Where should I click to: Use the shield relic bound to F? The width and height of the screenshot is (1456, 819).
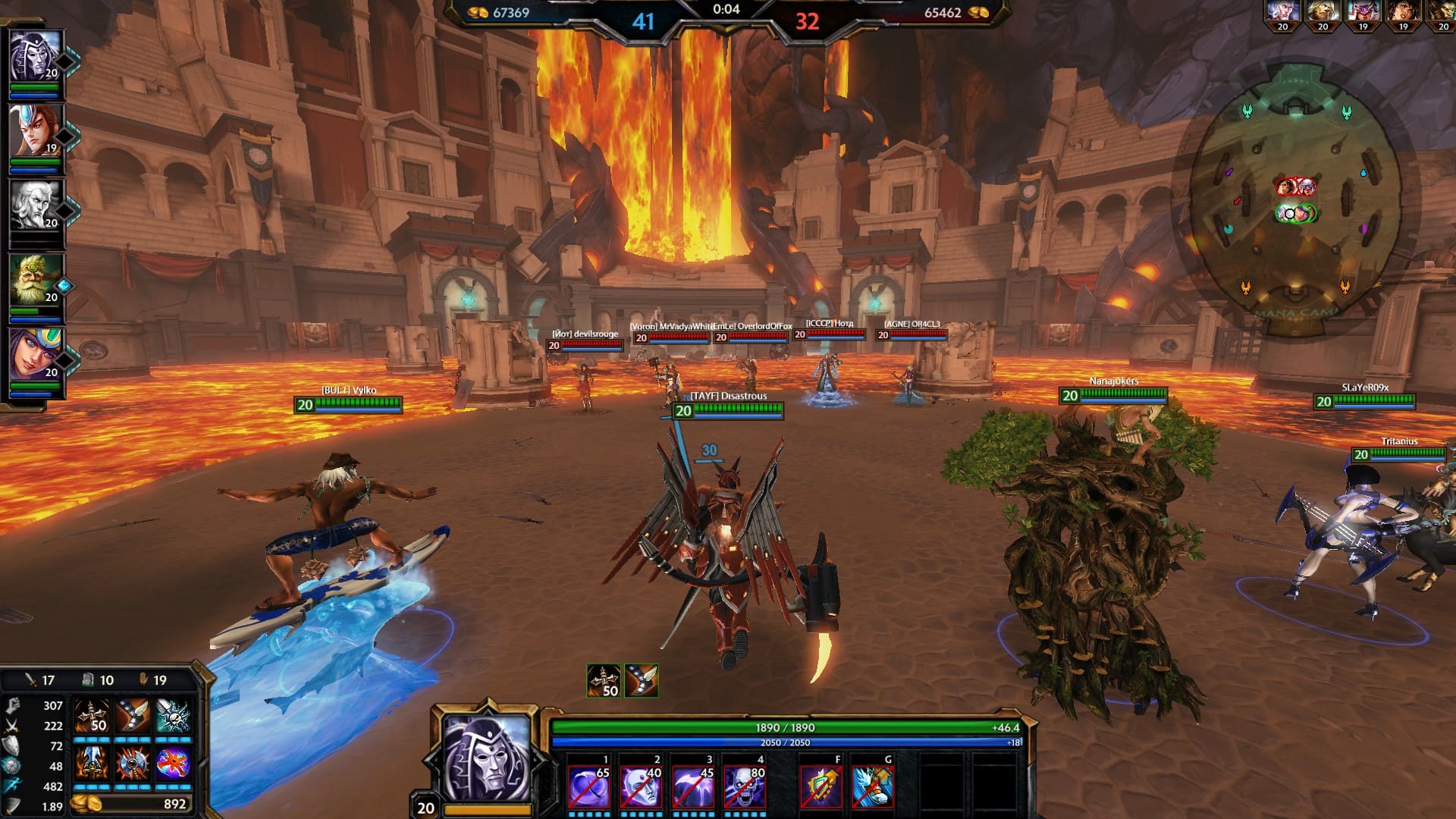(x=821, y=786)
